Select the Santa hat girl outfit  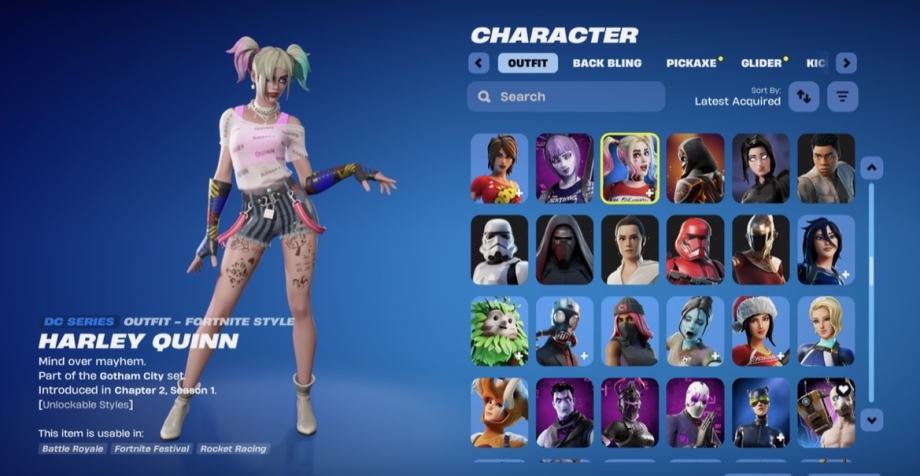(x=760, y=331)
